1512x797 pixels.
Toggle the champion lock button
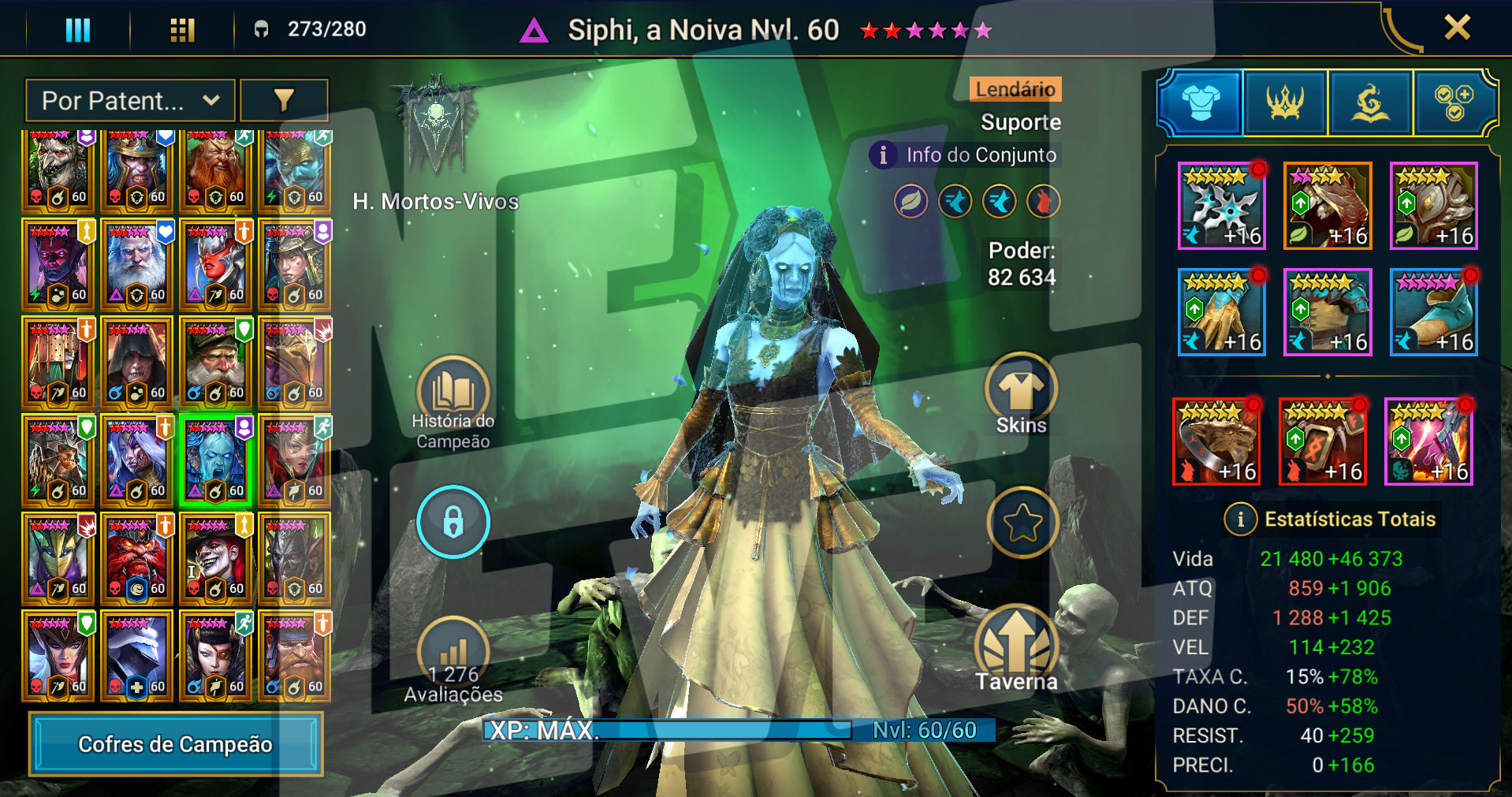tap(453, 522)
